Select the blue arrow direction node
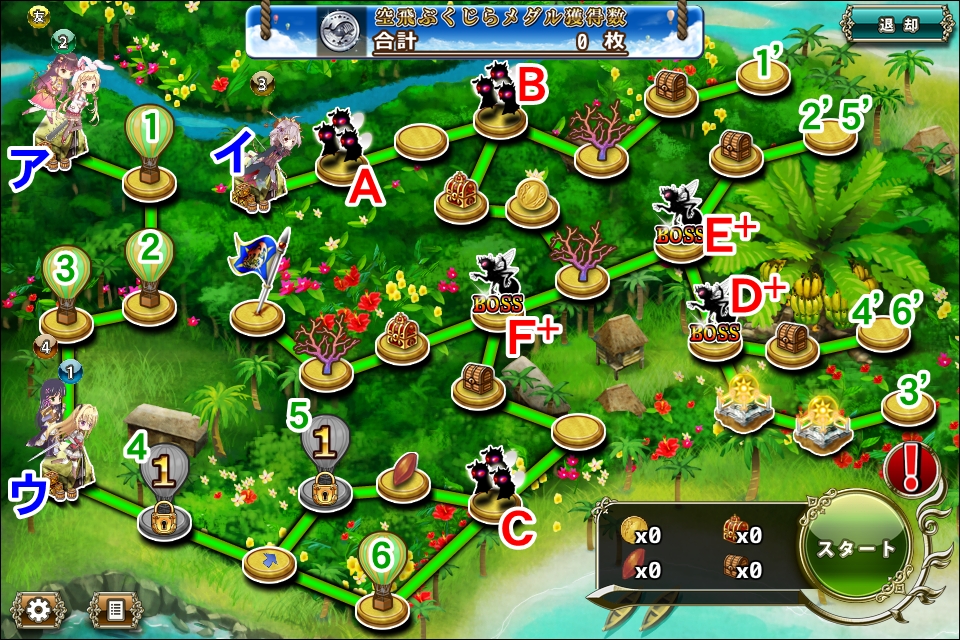 click(x=269, y=563)
